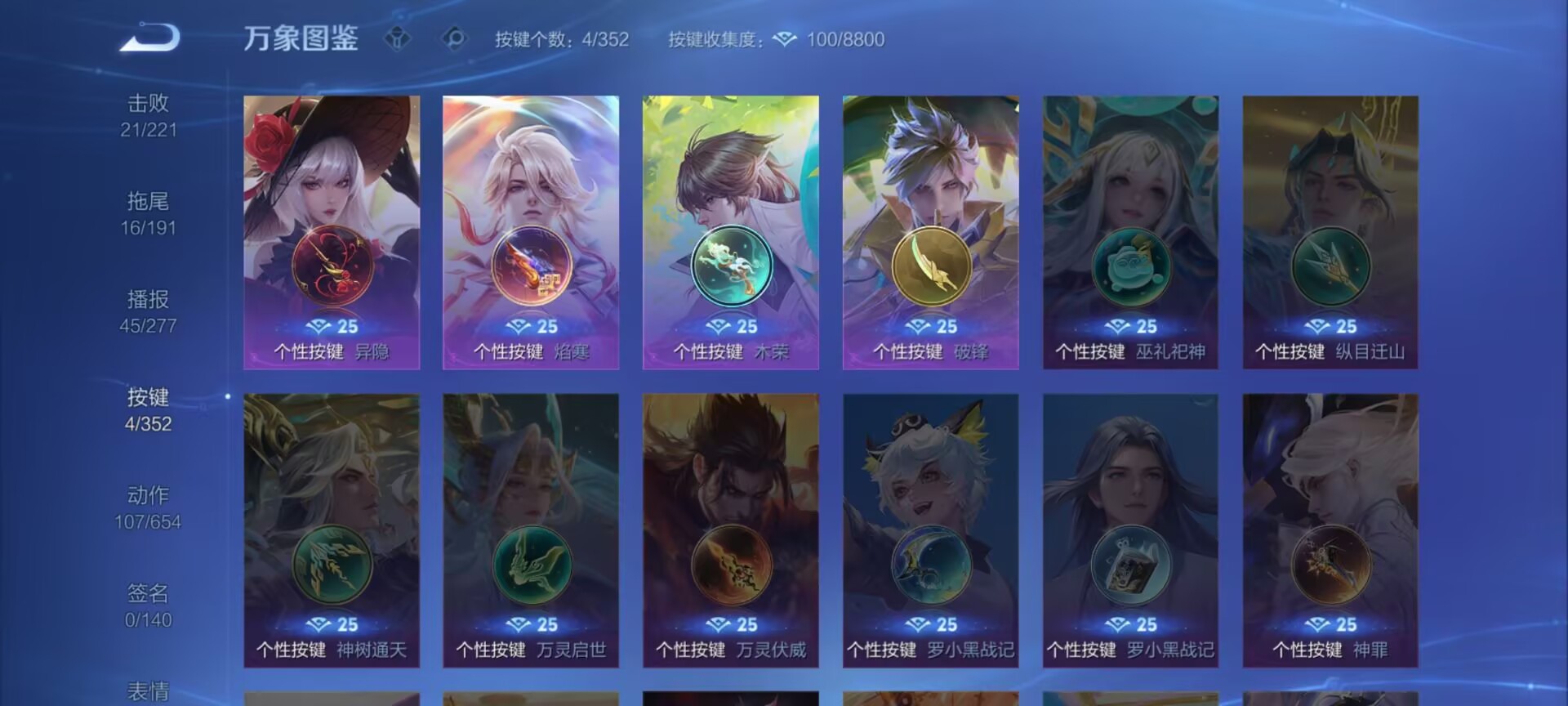Open the filter icon beside 万象图鉴
1568x706 pixels.
398,38
